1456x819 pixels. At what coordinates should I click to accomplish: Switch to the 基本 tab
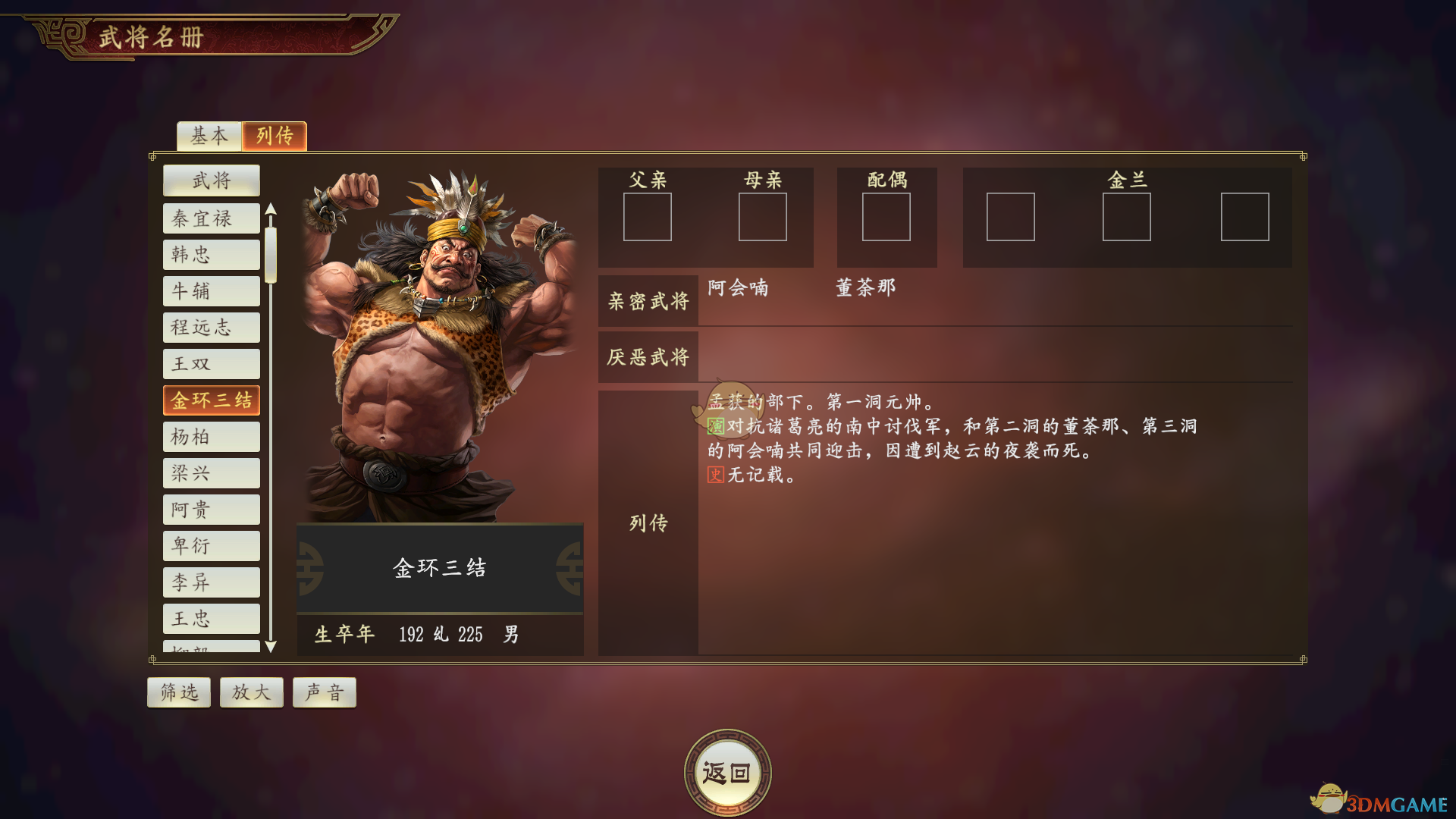pos(209,136)
